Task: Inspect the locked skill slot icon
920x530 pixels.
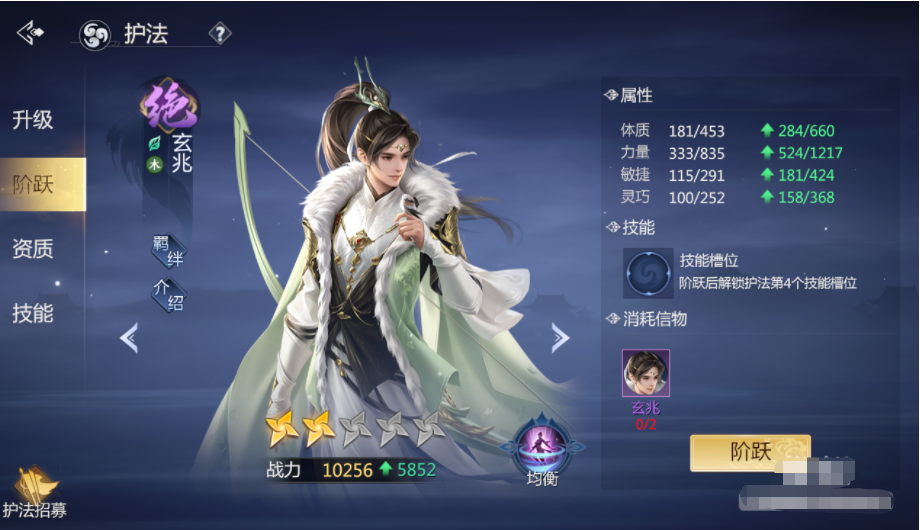Action: (x=648, y=273)
